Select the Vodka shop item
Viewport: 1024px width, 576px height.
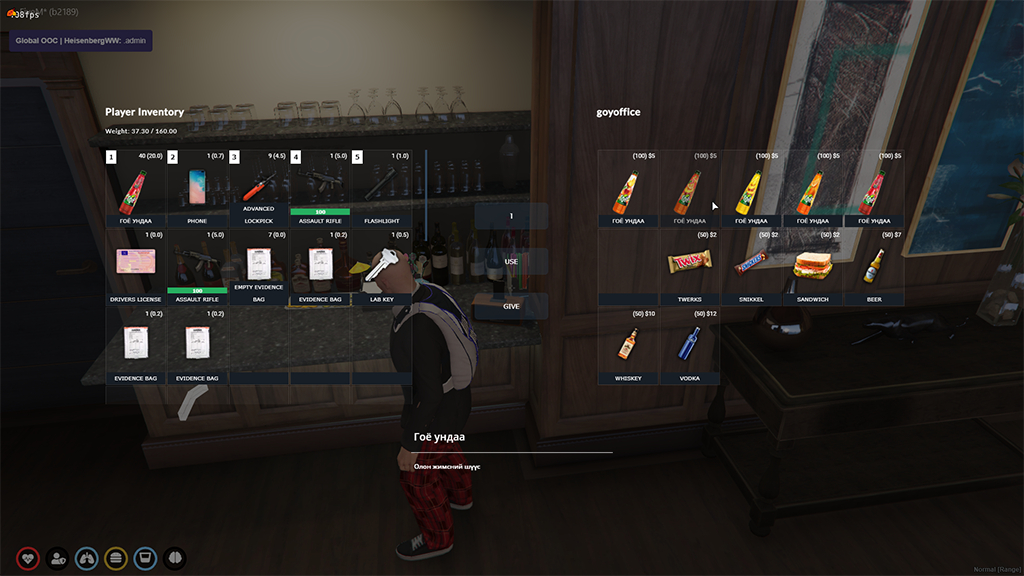pyautogui.click(x=690, y=345)
